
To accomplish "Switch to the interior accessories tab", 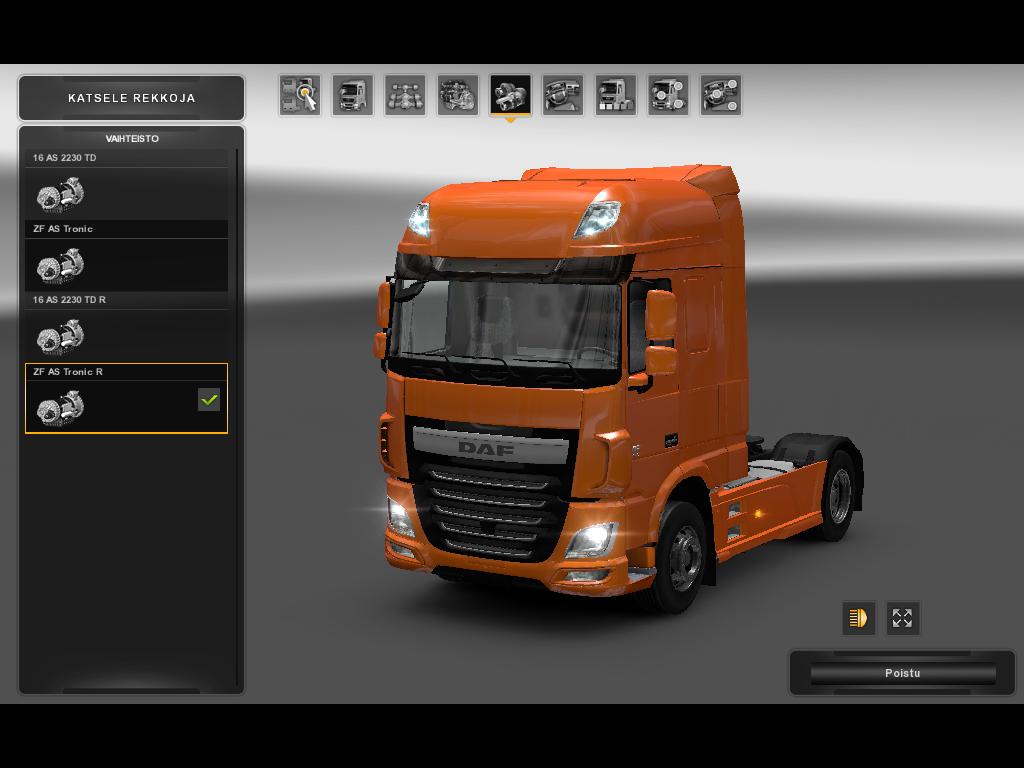I will click(x=720, y=95).
